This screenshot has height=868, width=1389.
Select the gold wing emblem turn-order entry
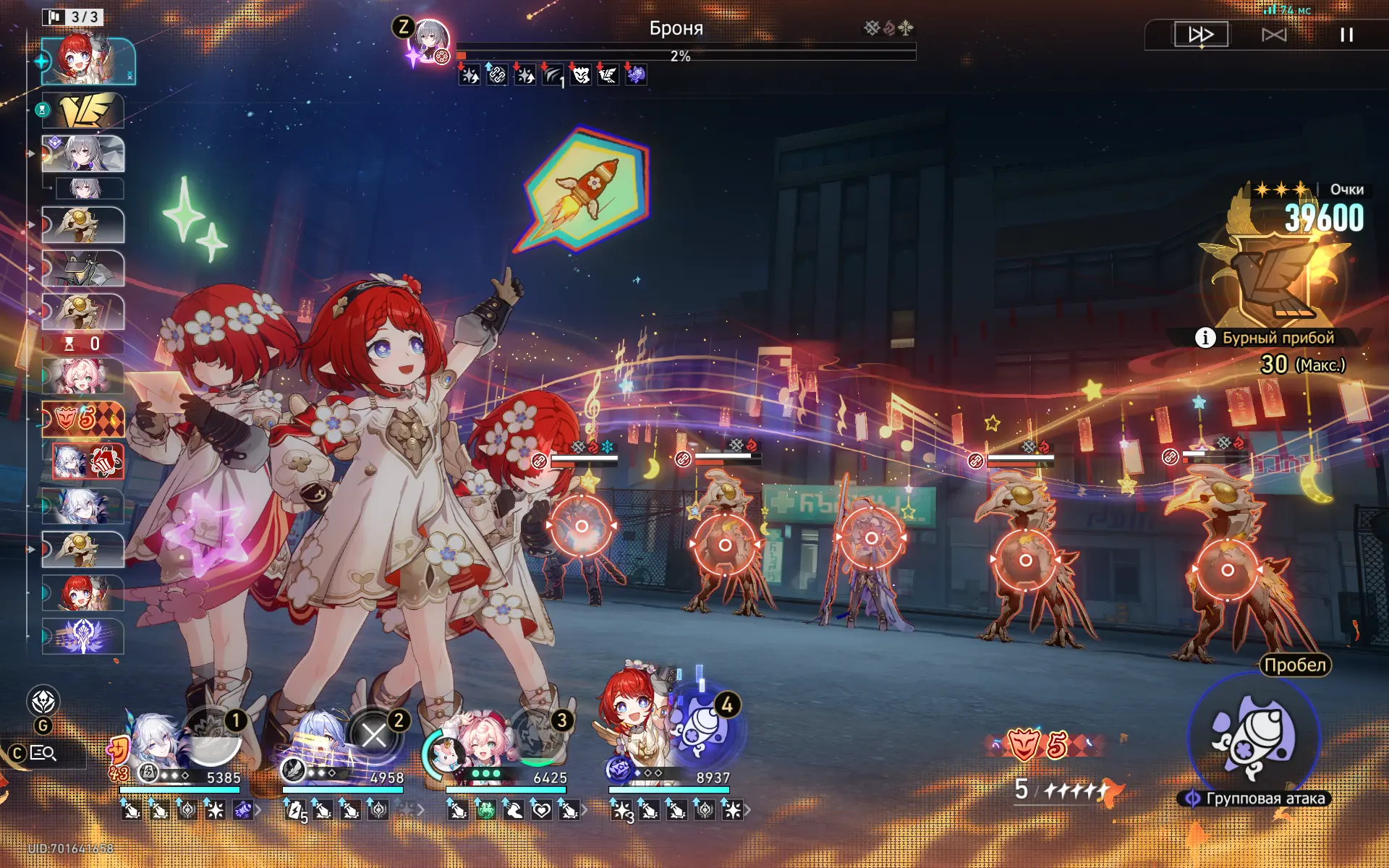pyautogui.click(x=82, y=110)
